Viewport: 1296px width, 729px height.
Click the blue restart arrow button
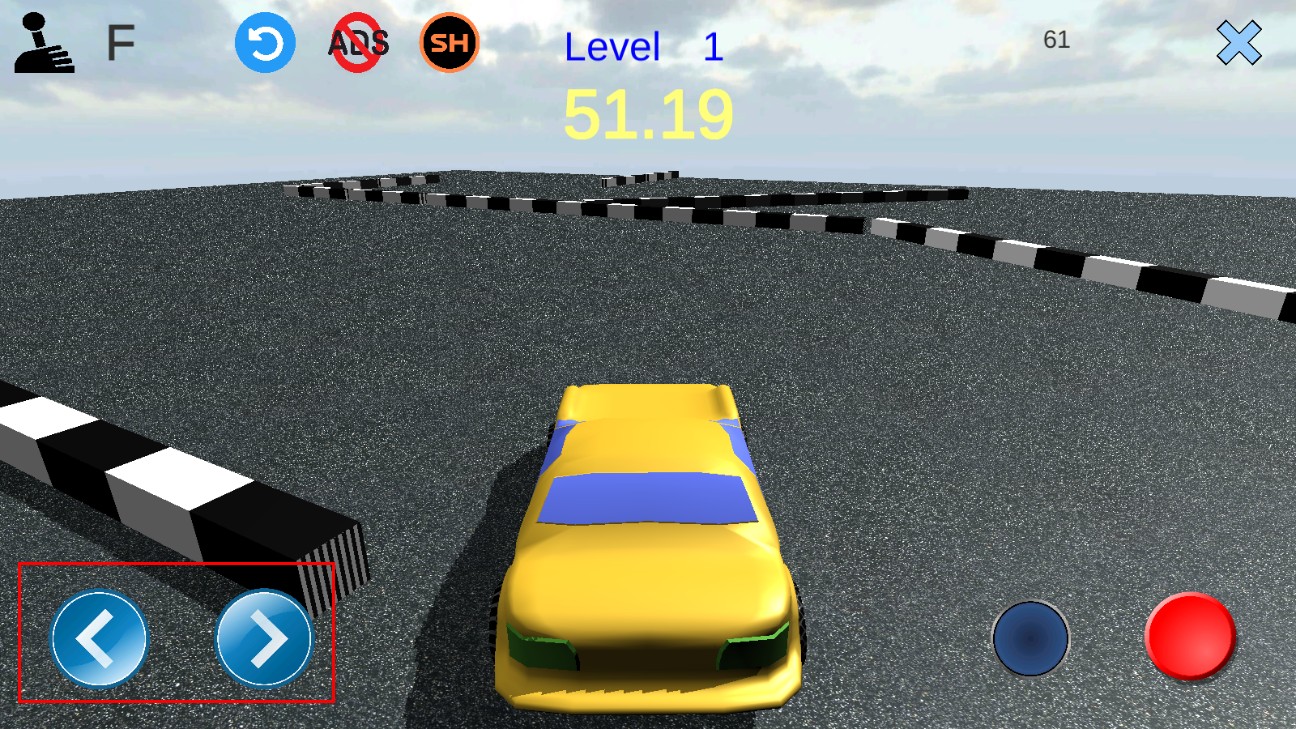[265, 44]
